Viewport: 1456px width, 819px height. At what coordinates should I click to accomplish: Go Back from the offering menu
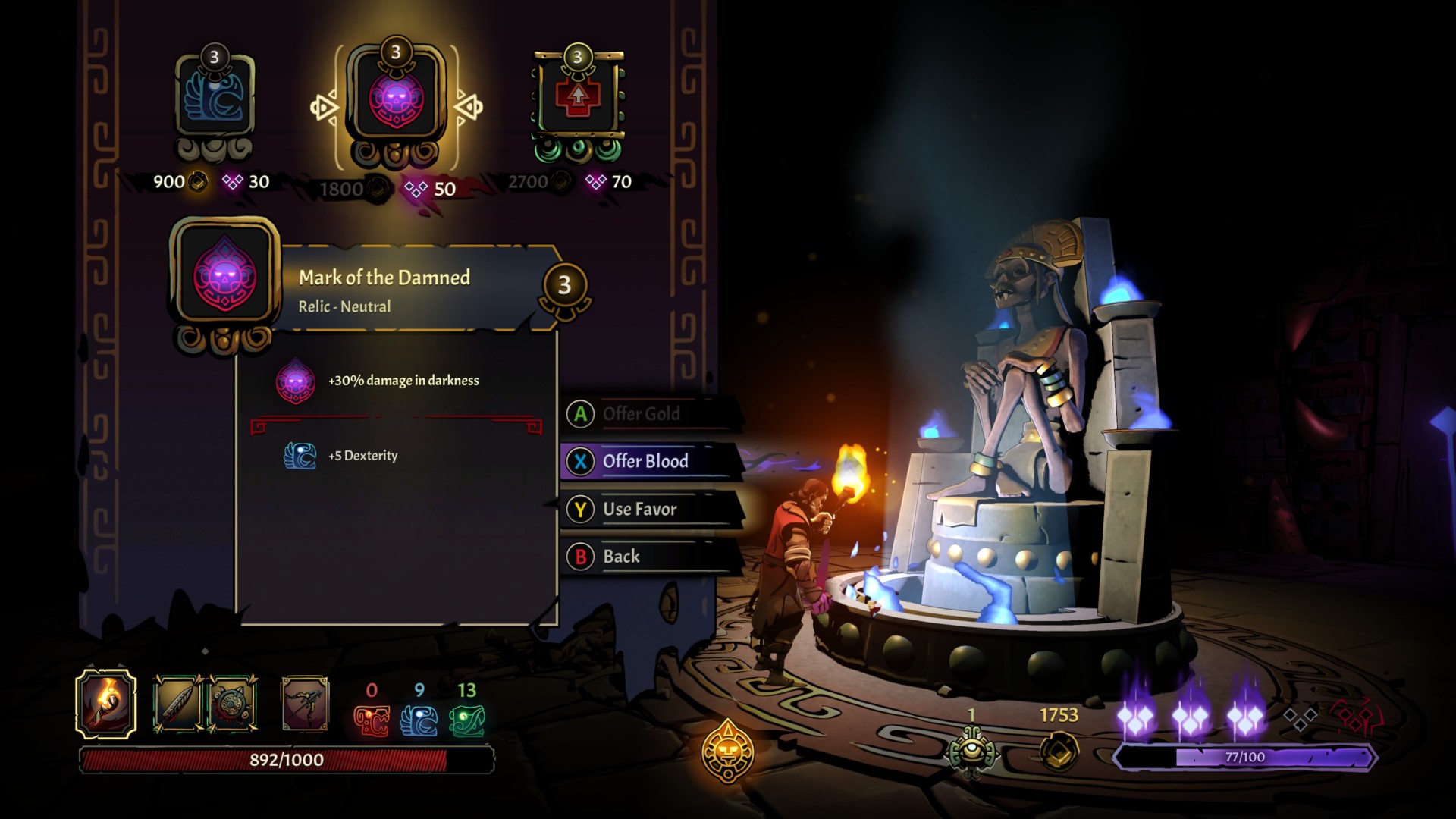[621, 557]
